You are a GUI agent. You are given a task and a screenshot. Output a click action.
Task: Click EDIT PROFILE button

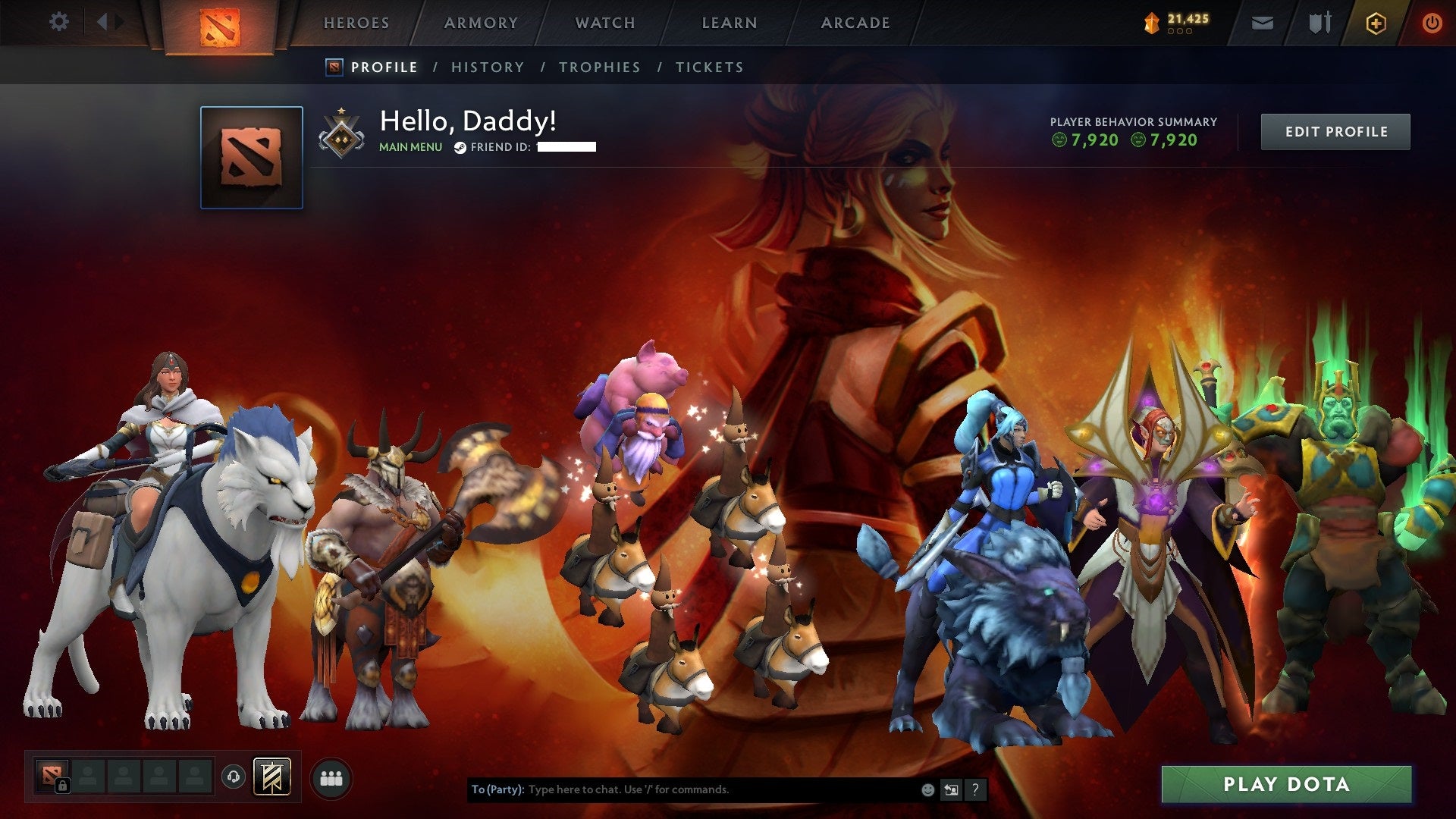tap(1335, 130)
